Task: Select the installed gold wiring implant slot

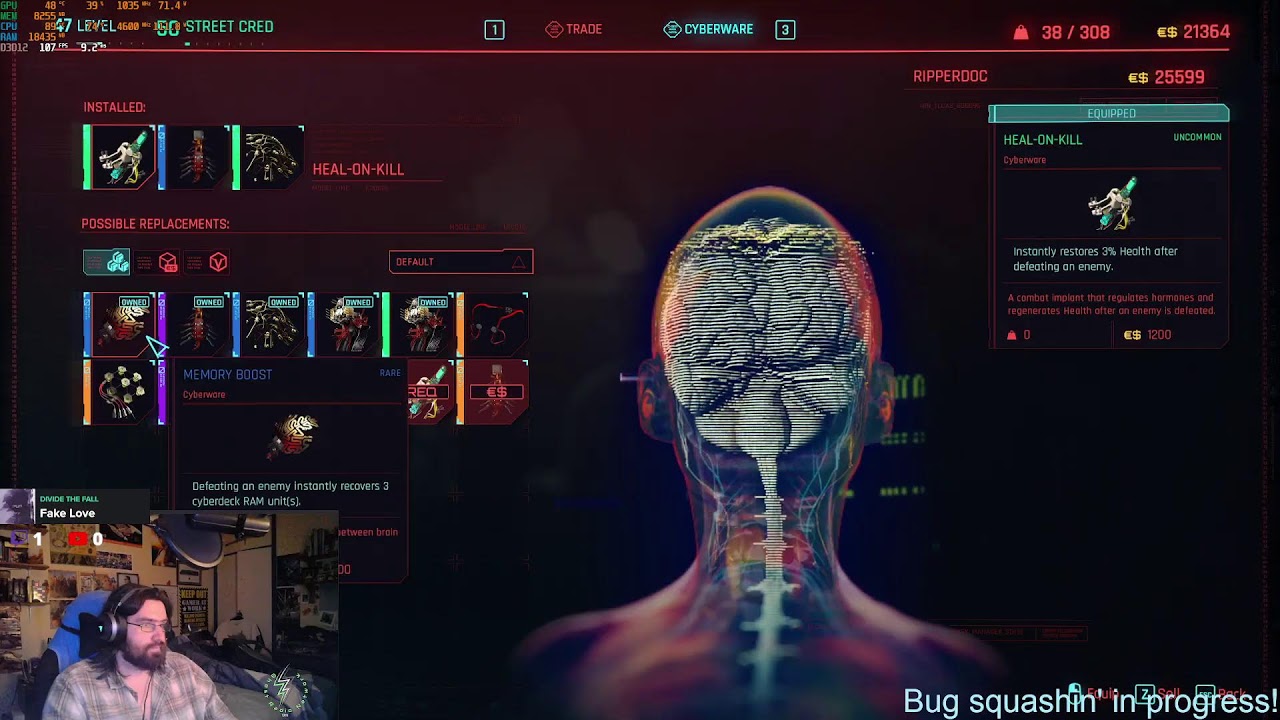Action: (x=271, y=157)
